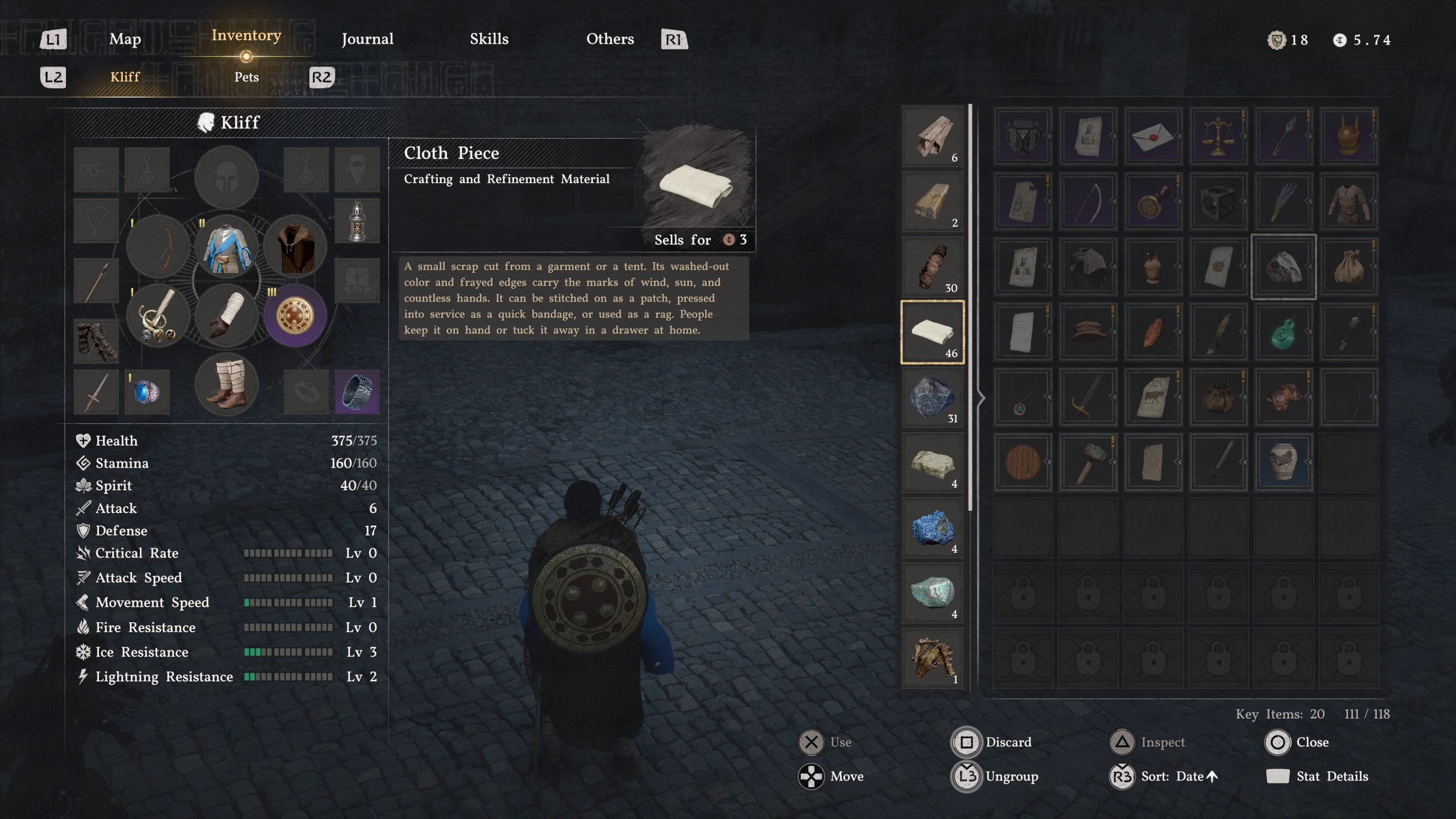Choose the lantern equipment slot
Screen dimensions: 1456x819
357,221
